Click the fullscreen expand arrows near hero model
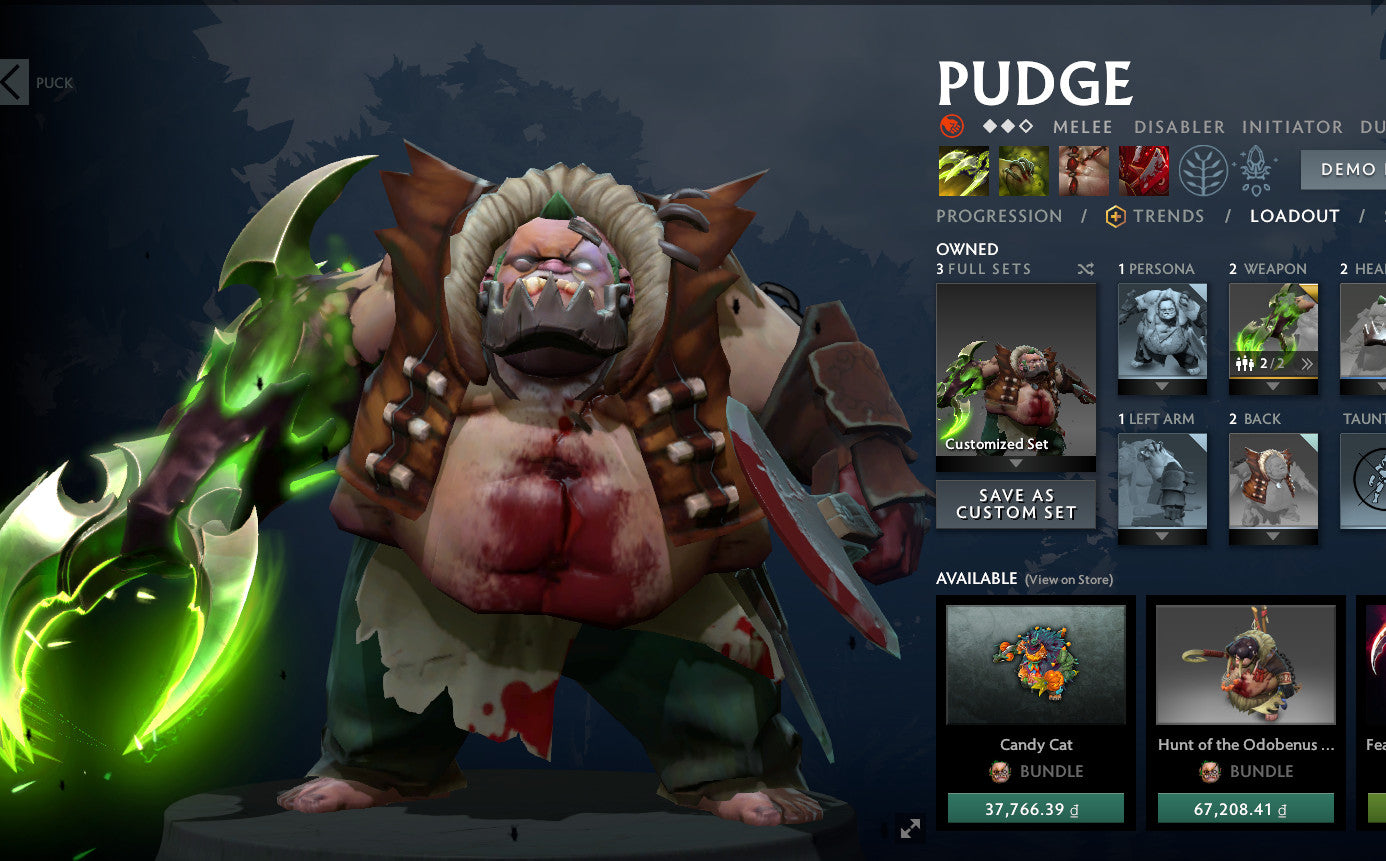Viewport: 1386px width, 861px height. click(908, 828)
